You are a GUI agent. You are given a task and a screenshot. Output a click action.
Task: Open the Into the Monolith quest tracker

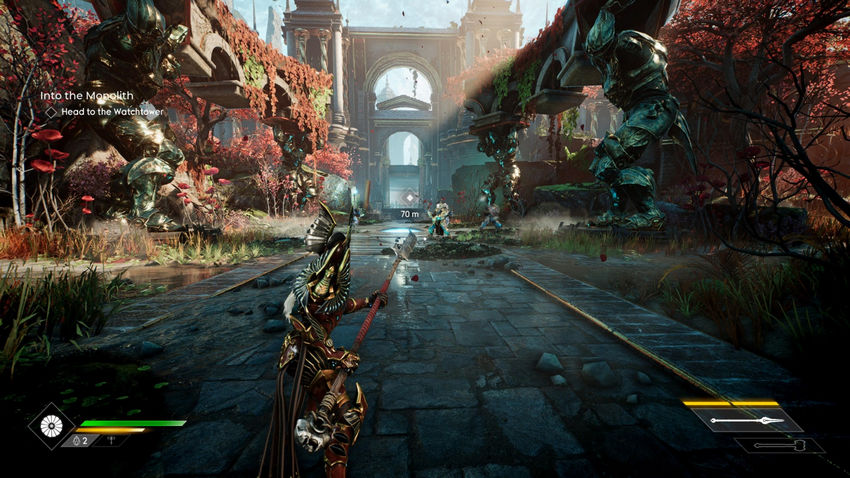(86, 96)
